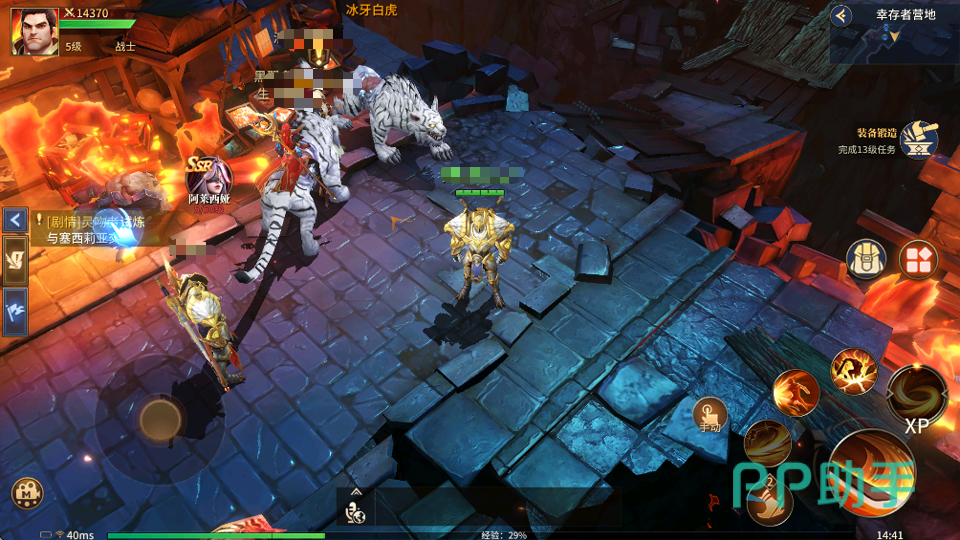Activate the XP ultimate skill
This screenshot has width=960, height=540.
pyautogui.click(x=916, y=395)
